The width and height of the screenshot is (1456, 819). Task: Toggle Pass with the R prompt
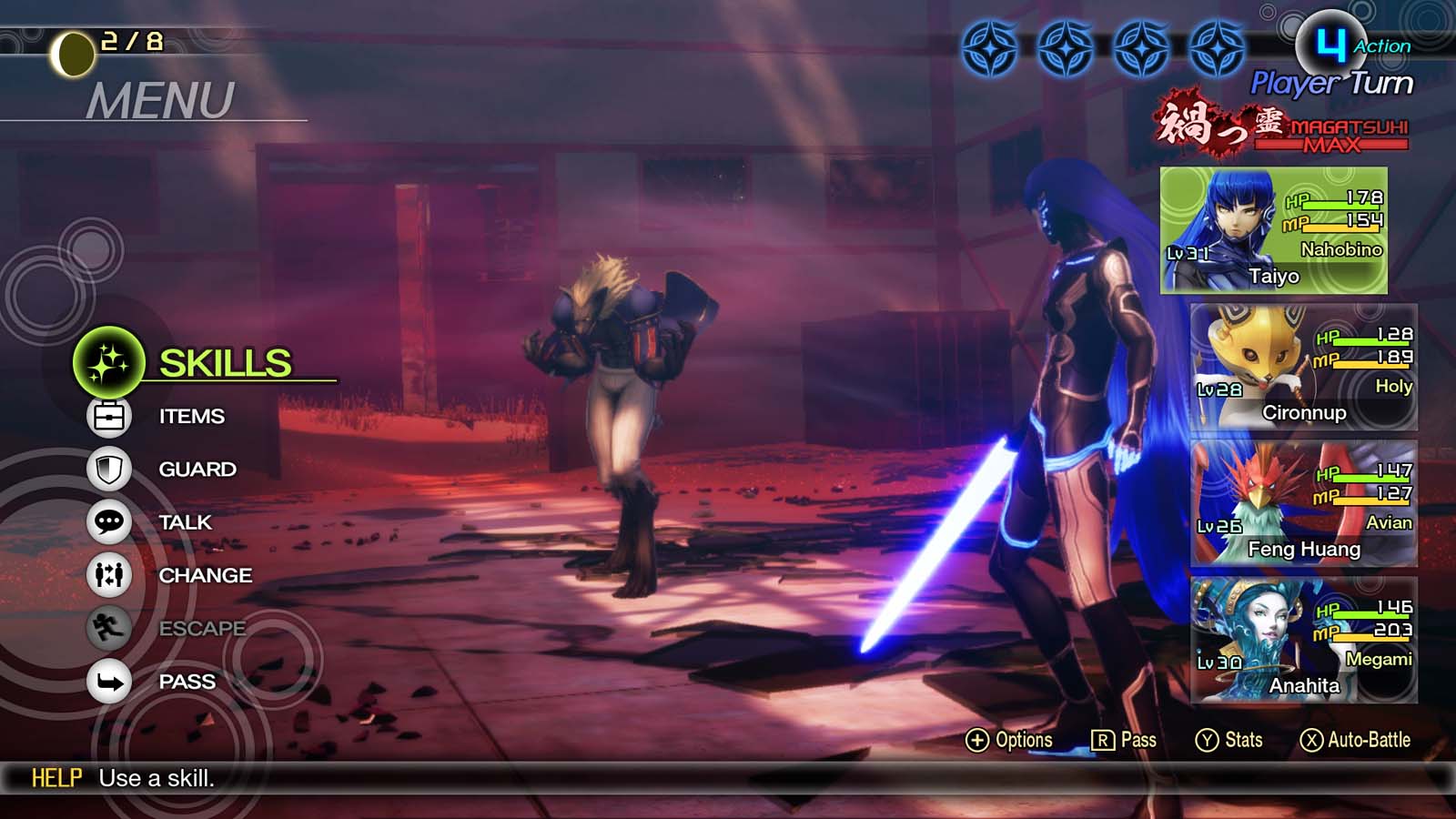click(1124, 740)
